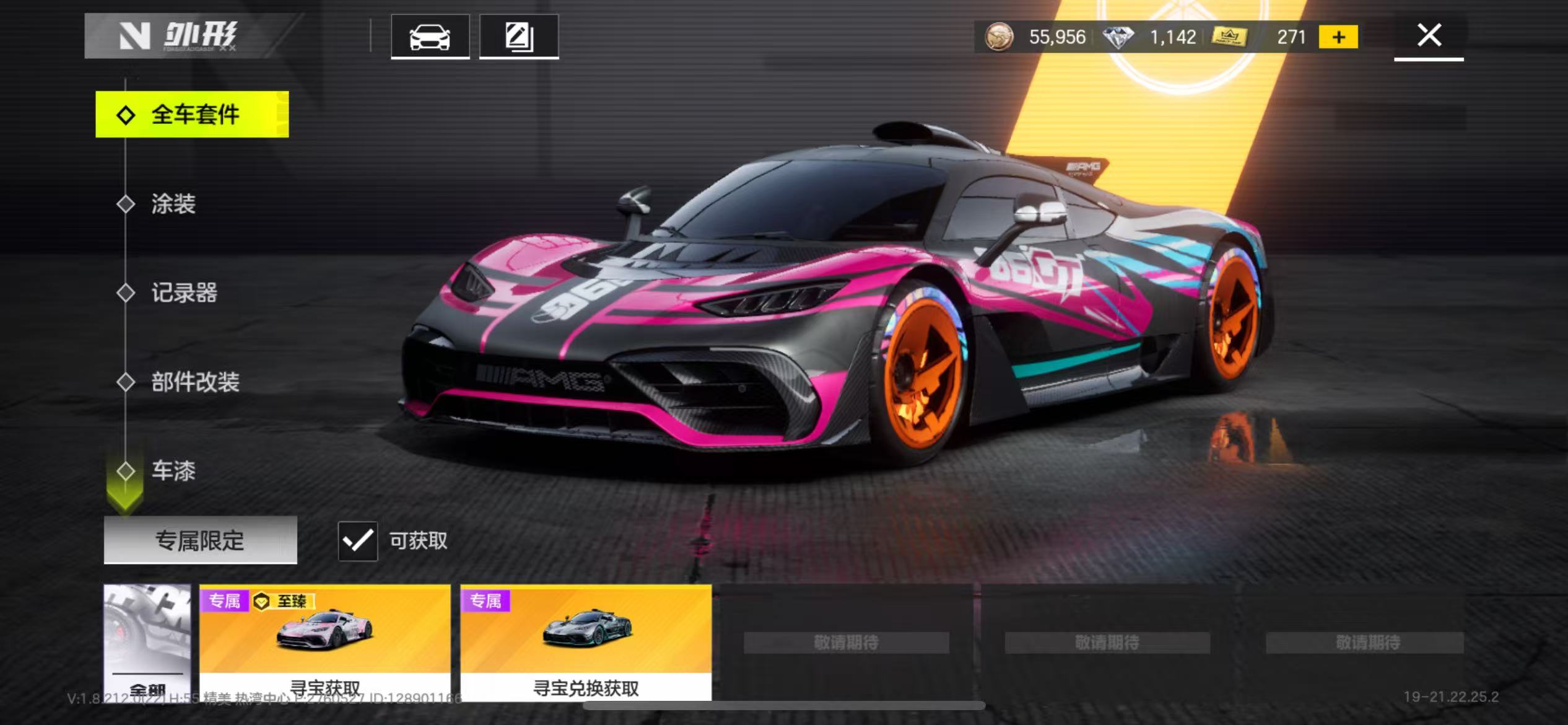Open the 记录器 category

[x=184, y=292]
